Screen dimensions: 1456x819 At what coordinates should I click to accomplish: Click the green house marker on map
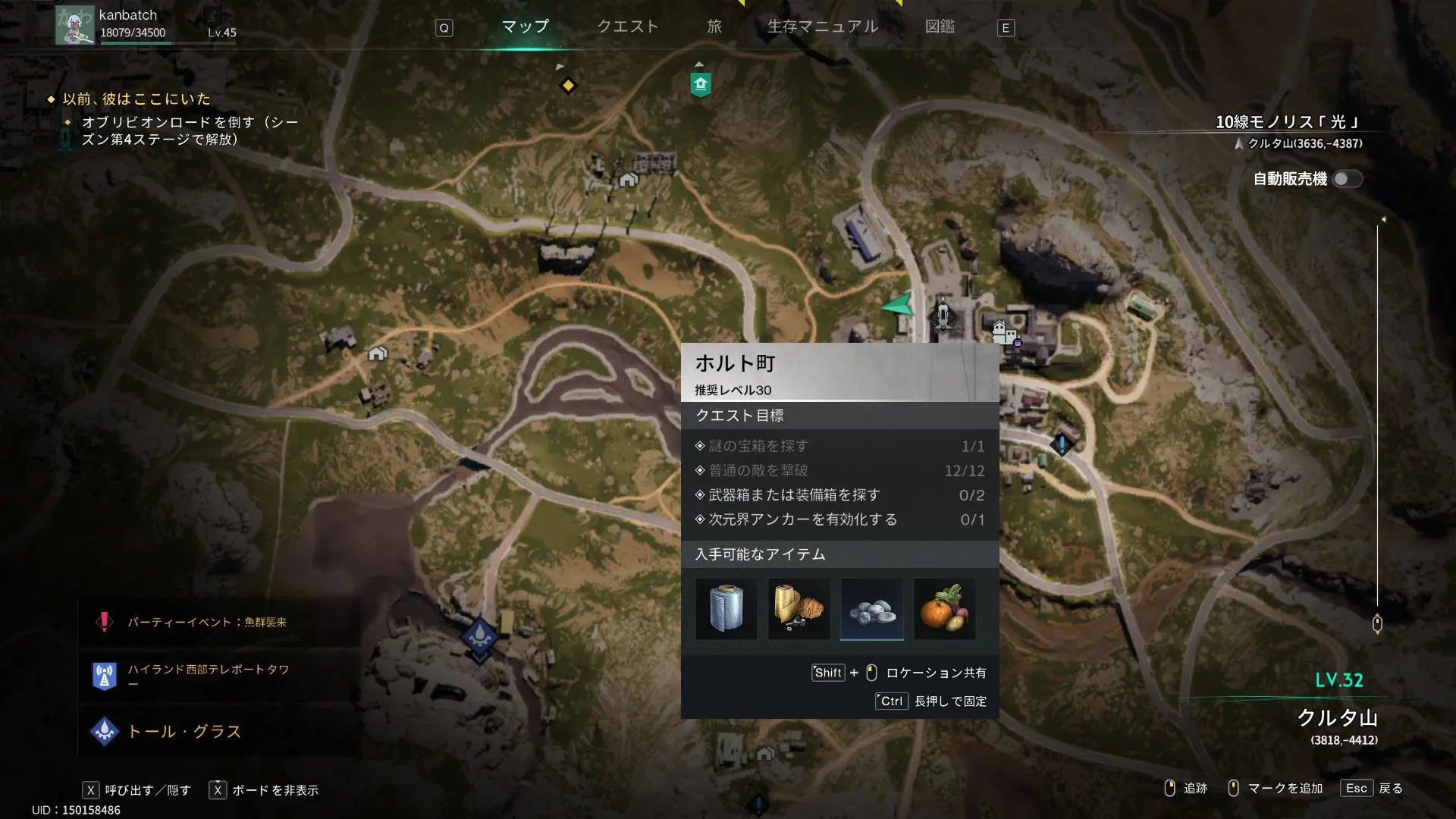pyautogui.click(x=701, y=83)
